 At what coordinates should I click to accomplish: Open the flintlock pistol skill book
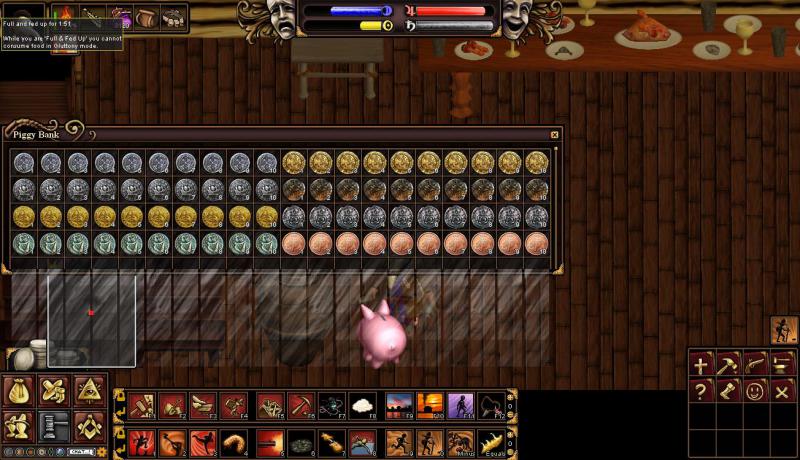tap(755, 365)
